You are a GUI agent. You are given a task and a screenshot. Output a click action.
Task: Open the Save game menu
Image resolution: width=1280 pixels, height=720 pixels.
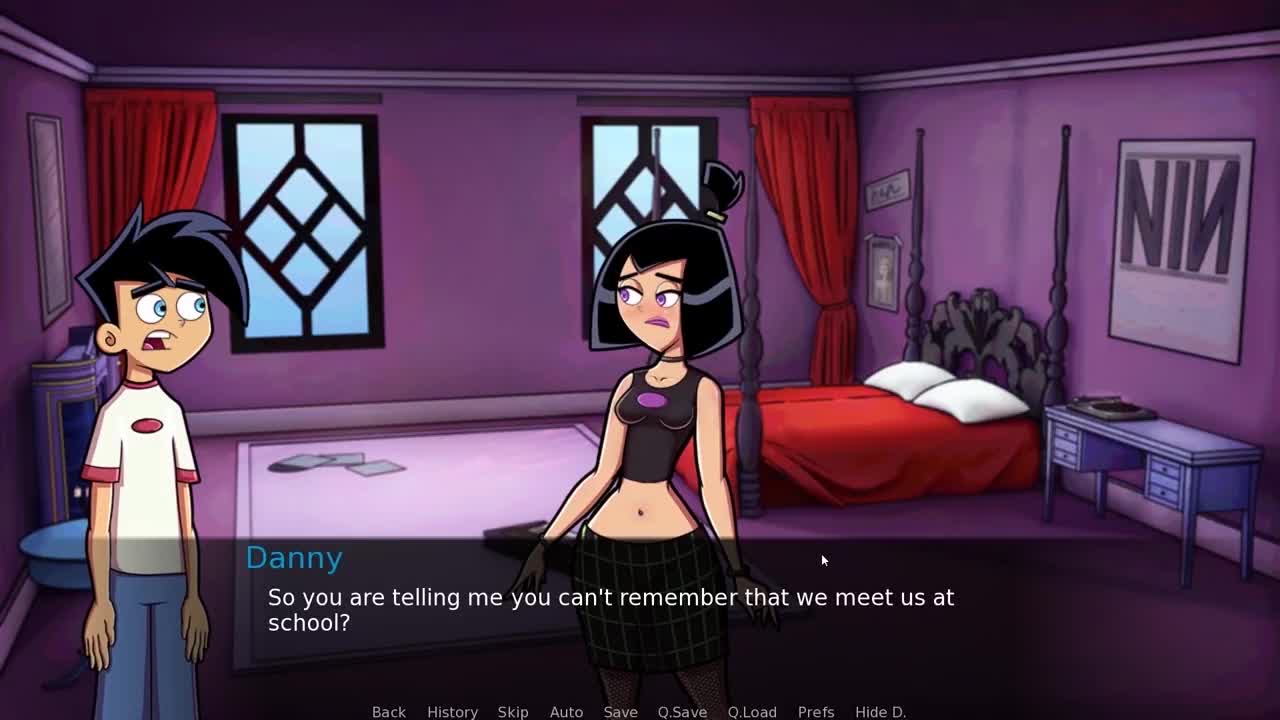[x=620, y=711]
